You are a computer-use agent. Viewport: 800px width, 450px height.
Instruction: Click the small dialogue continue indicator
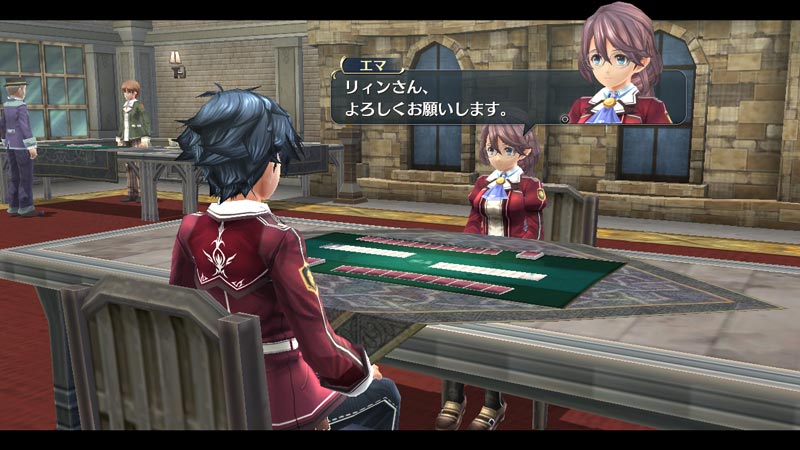click(564, 118)
